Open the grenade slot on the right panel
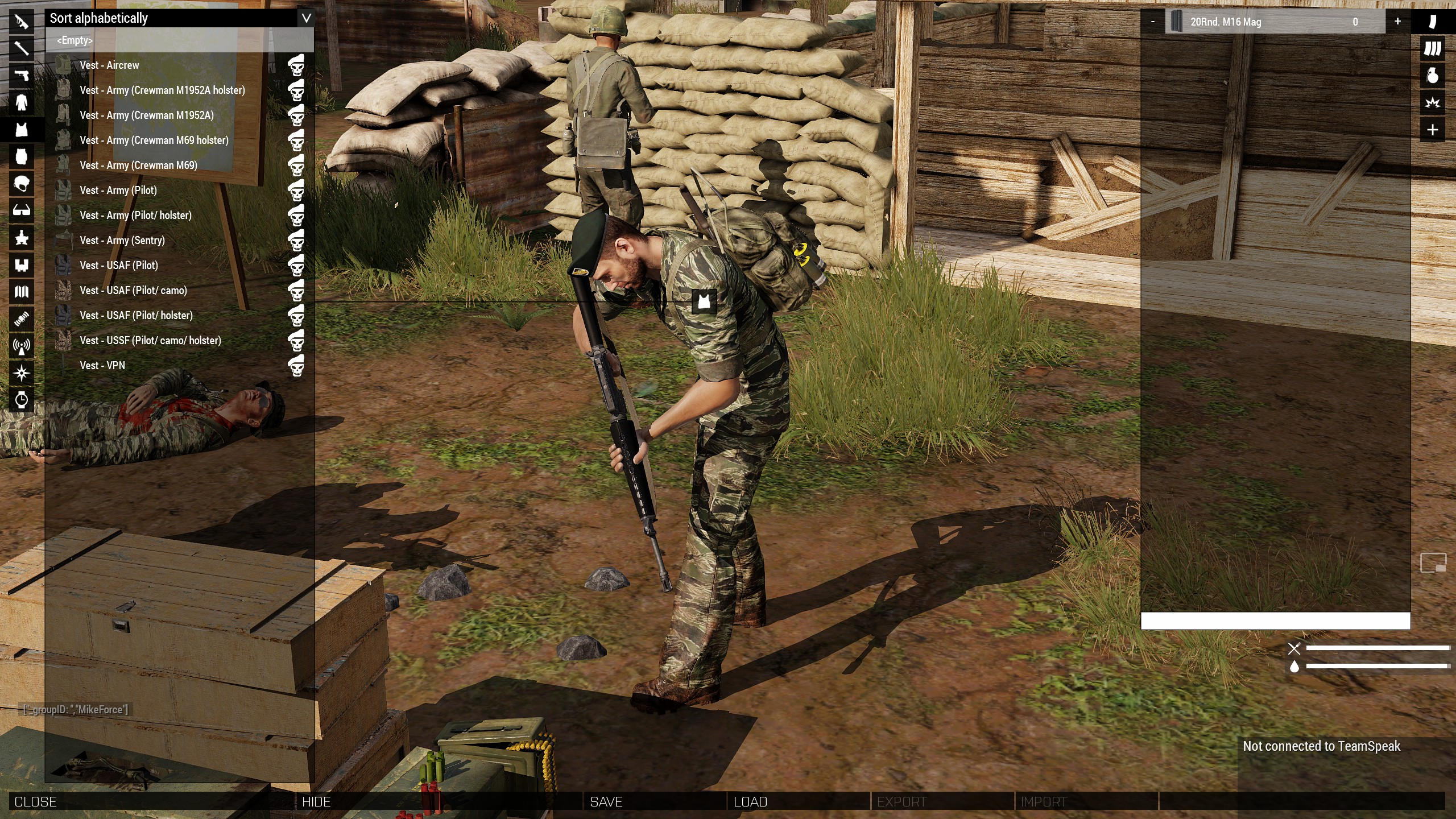Image resolution: width=1456 pixels, height=819 pixels. pos(1433,76)
